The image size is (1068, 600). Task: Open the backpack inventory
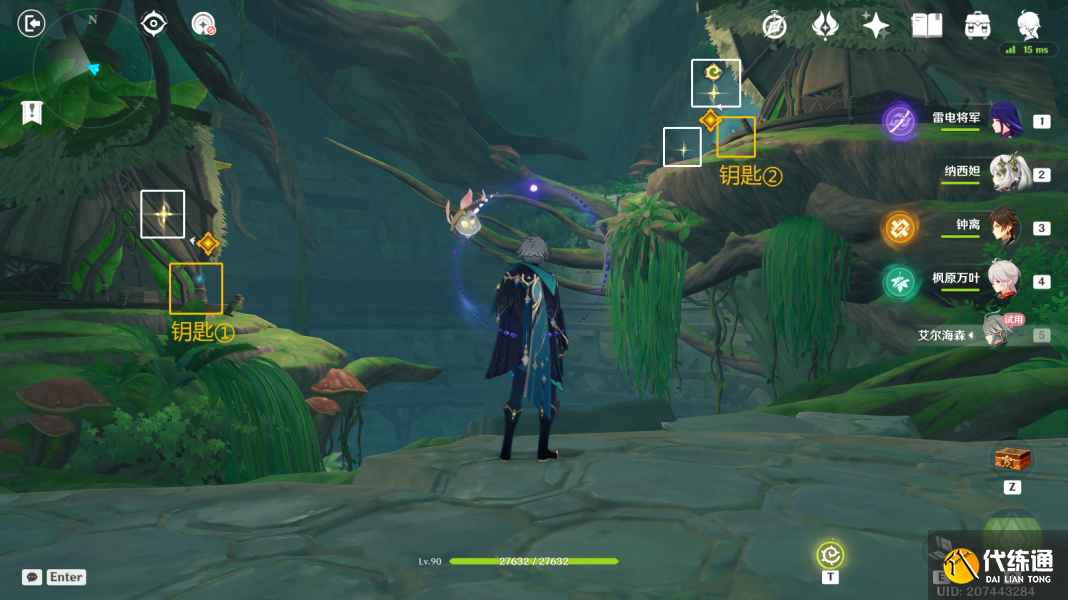coord(977,26)
